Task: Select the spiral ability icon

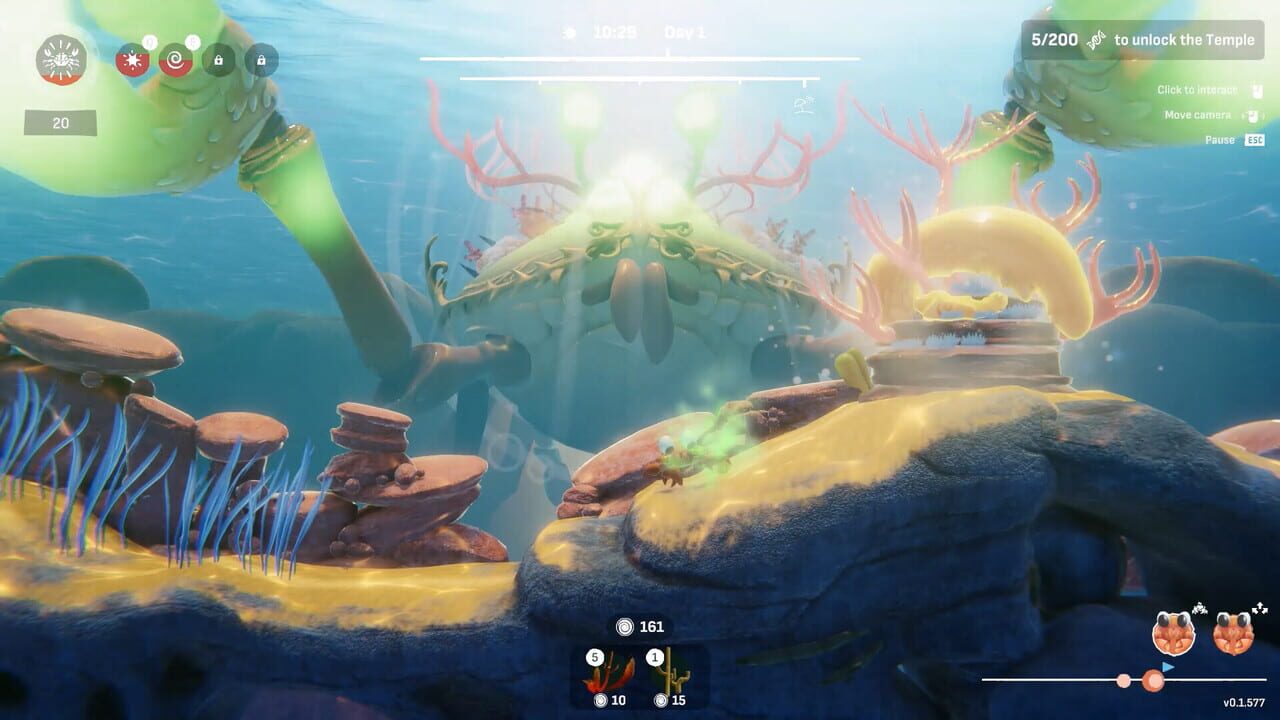Action: point(175,60)
